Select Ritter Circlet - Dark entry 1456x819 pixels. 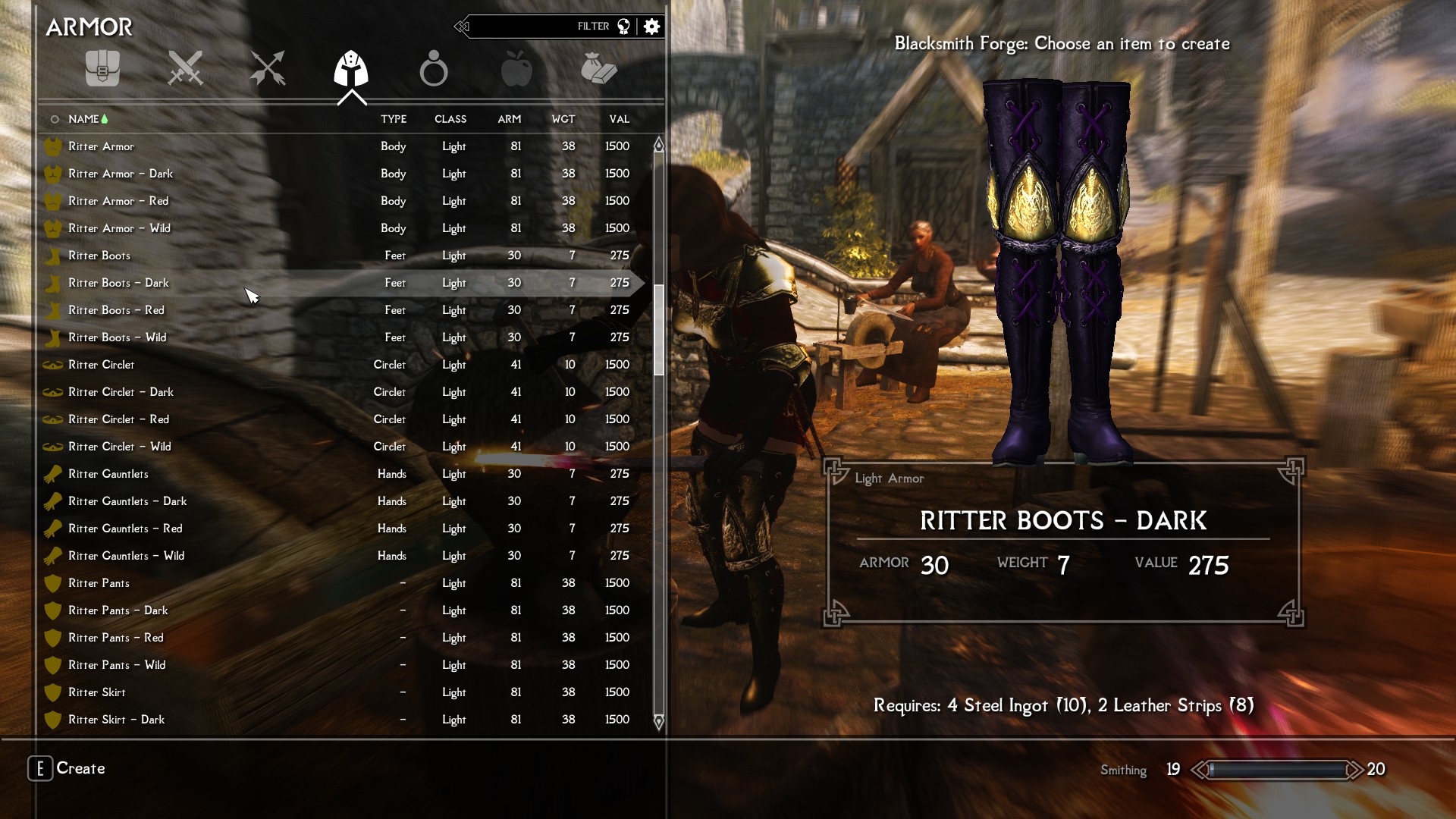pos(121,392)
